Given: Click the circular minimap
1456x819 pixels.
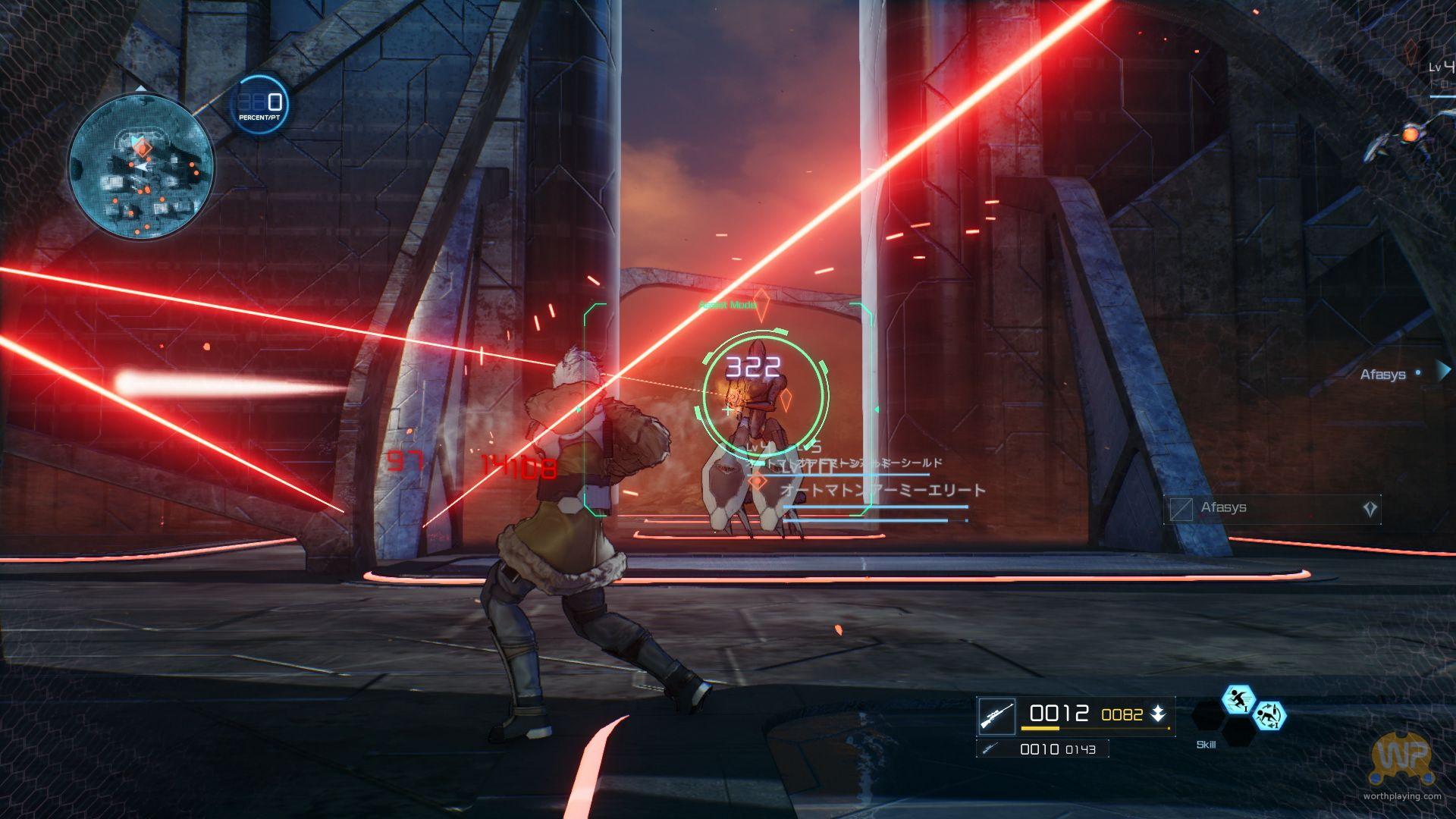Looking at the screenshot, I should (141, 166).
